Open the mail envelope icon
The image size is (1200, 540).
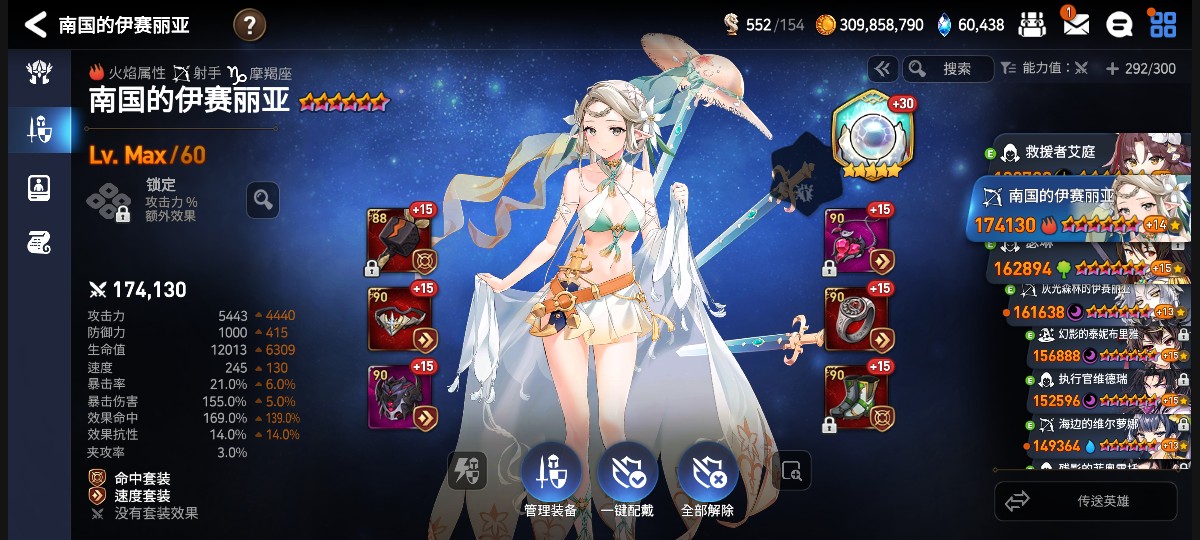(x=1075, y=25)
